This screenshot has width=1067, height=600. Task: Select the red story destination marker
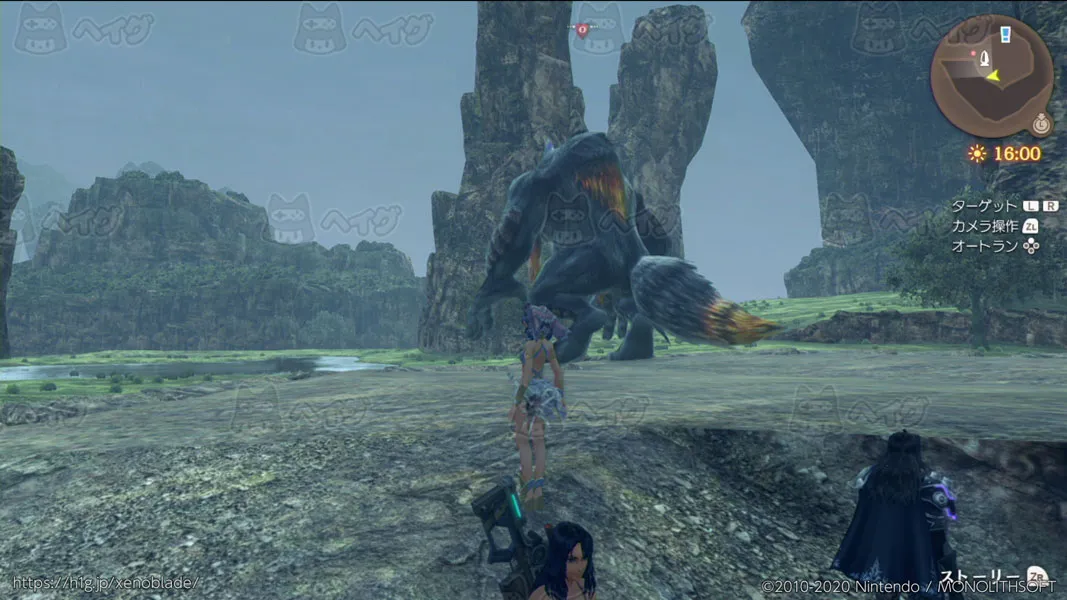click(582, 30)
